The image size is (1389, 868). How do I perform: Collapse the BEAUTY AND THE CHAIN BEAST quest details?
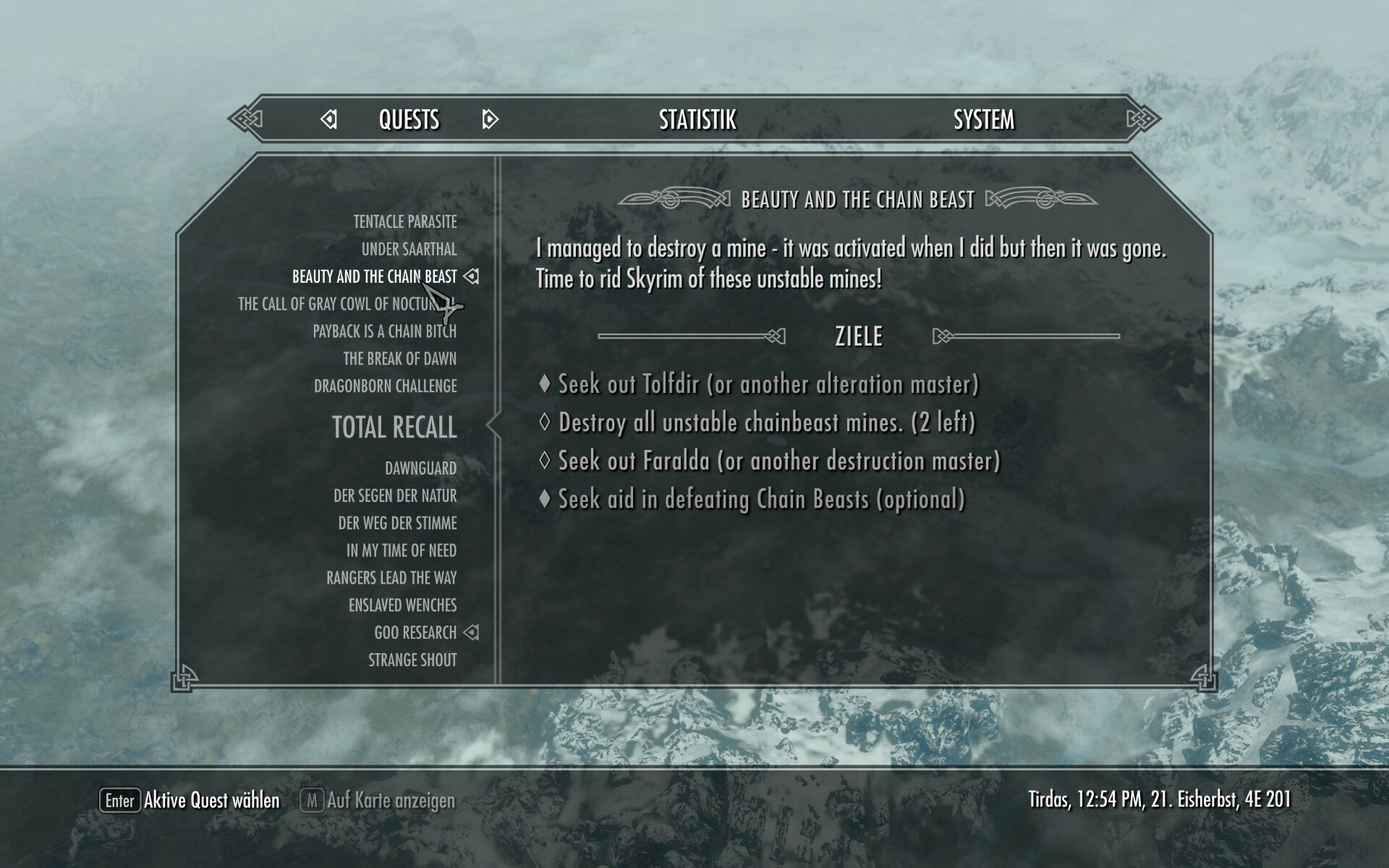pos(376,276)
